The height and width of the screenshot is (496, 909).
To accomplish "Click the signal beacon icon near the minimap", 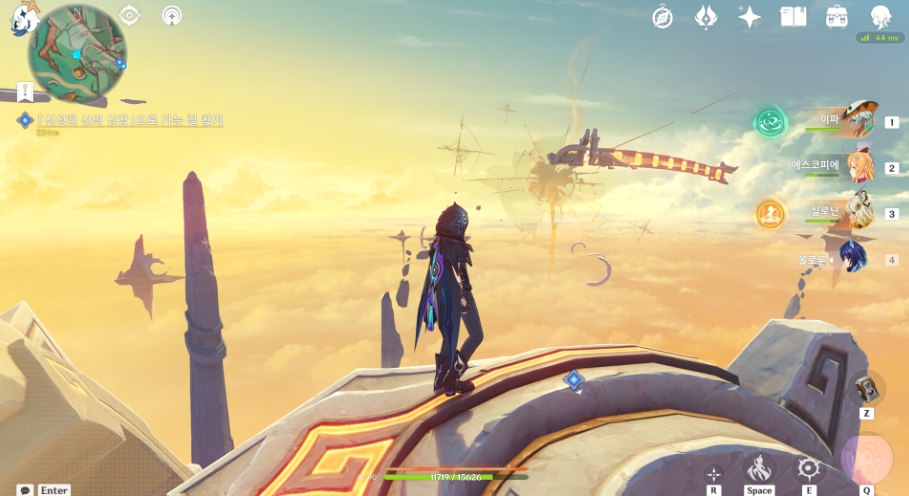I will coord(172,15).
